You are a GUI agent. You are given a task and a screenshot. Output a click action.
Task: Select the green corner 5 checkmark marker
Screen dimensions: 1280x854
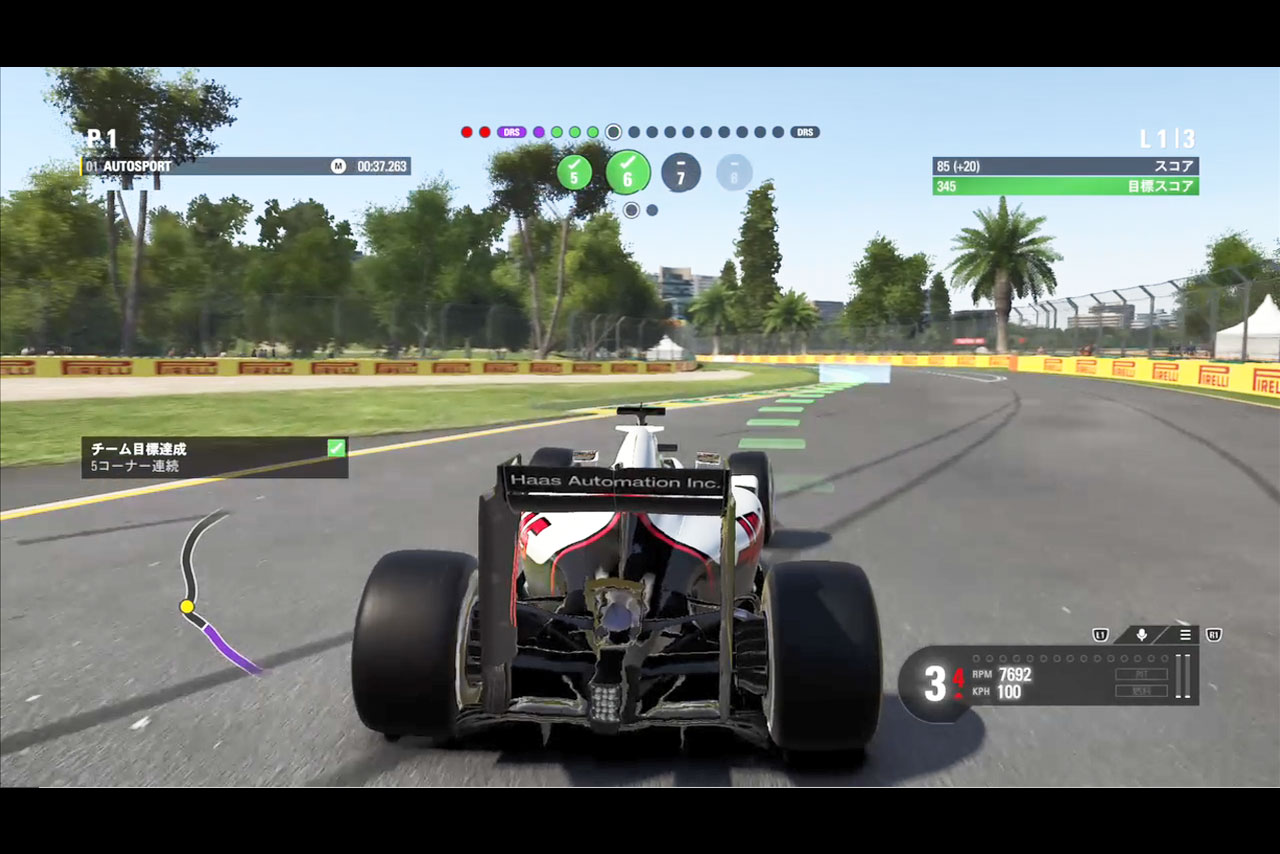574,173
